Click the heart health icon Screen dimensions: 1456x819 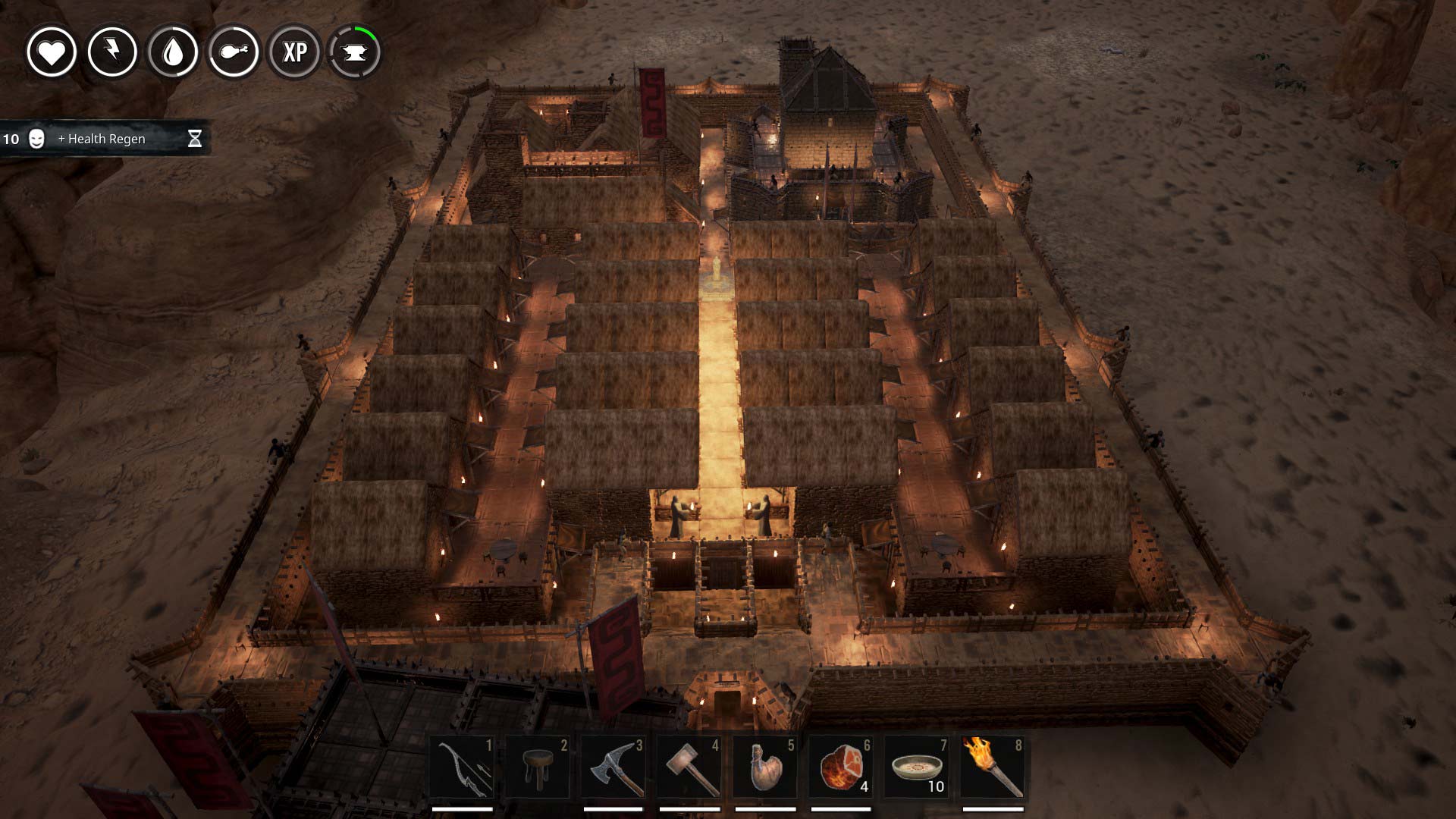(x=52, y=52)
